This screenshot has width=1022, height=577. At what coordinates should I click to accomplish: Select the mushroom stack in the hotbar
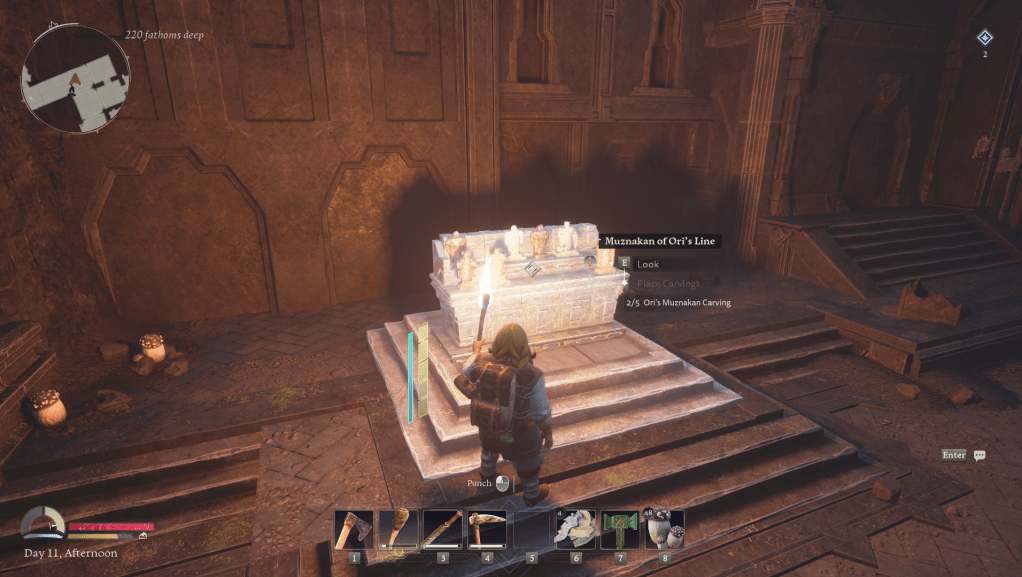pos(664,529)
